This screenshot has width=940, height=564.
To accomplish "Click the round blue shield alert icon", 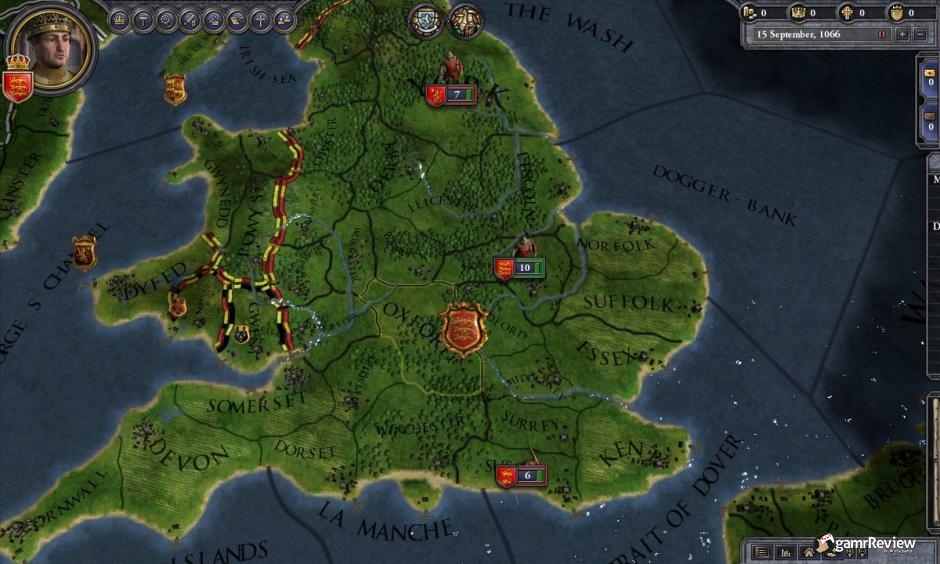I will coord(427,20).
